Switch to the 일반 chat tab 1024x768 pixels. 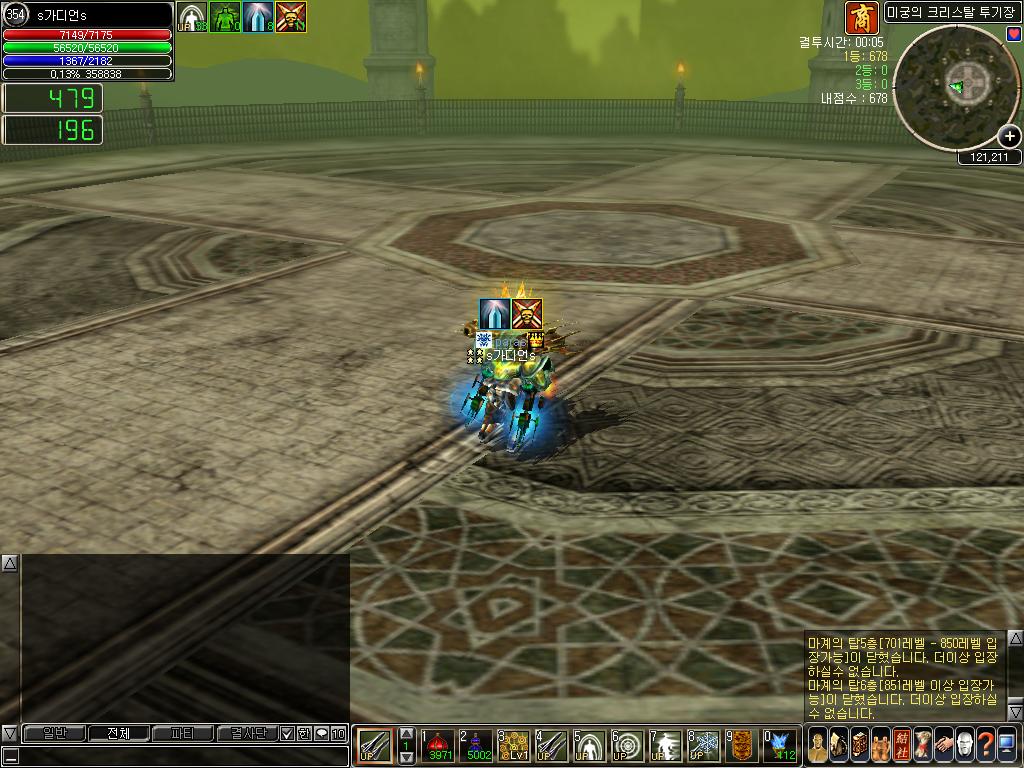53,733
